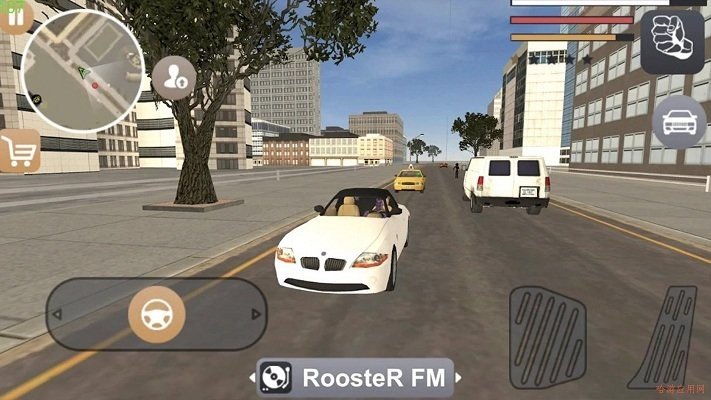The height and width of the screenshot is (400, 711).
Task: Activate the fist attack button
Action: point(672,42)
